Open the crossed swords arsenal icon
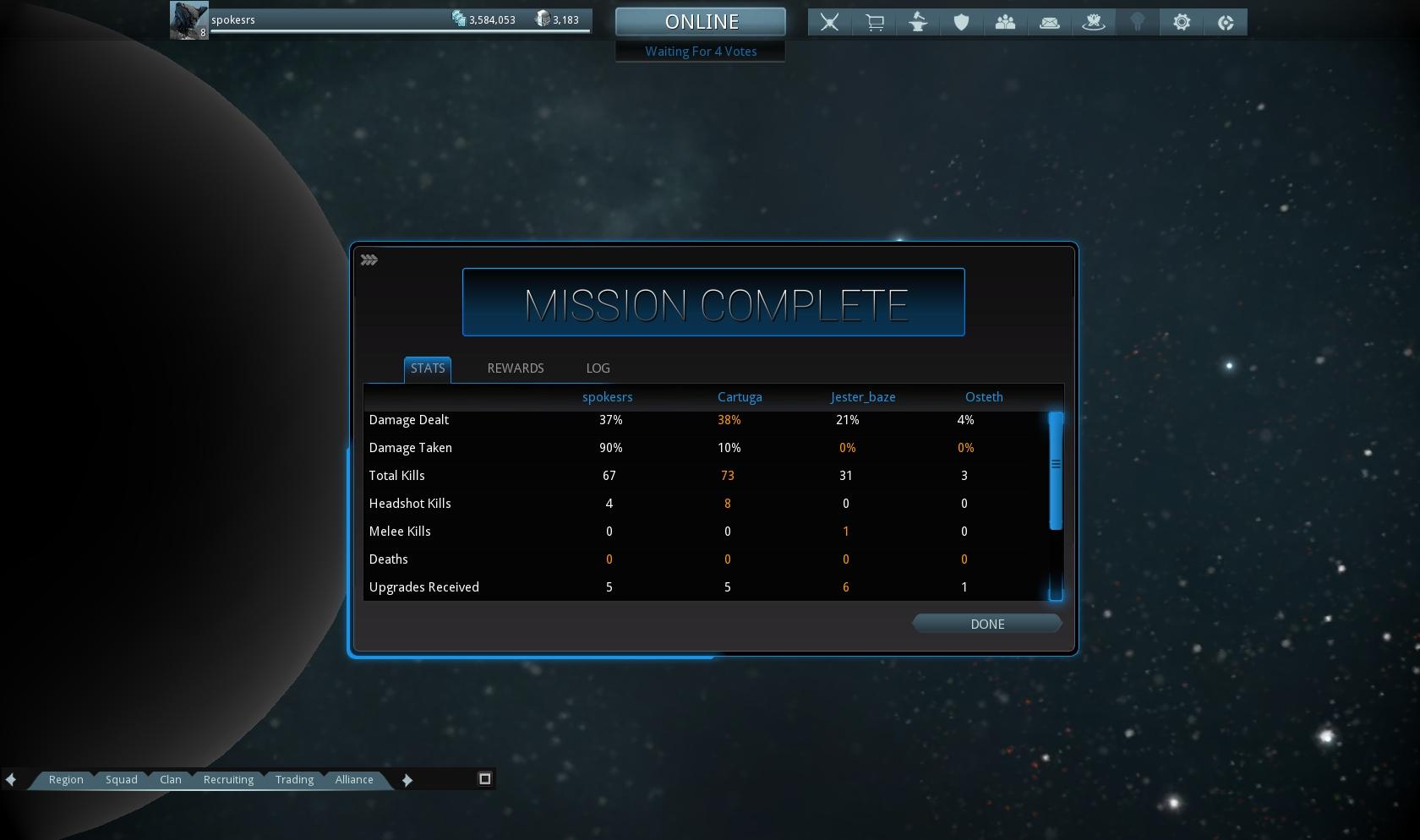This screenshot has height=840, width=1420. tap(830, 22)
